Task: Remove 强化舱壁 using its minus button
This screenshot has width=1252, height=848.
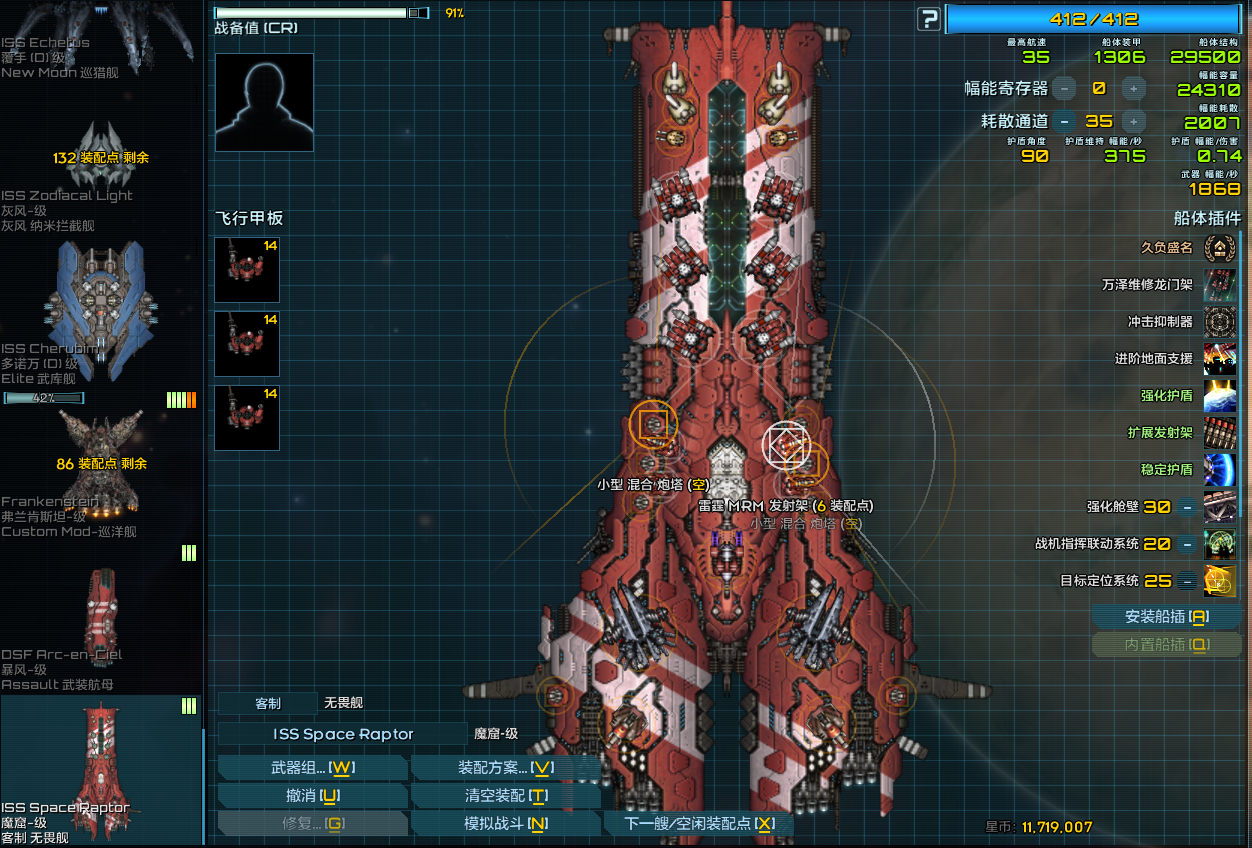Action: 1186,507
